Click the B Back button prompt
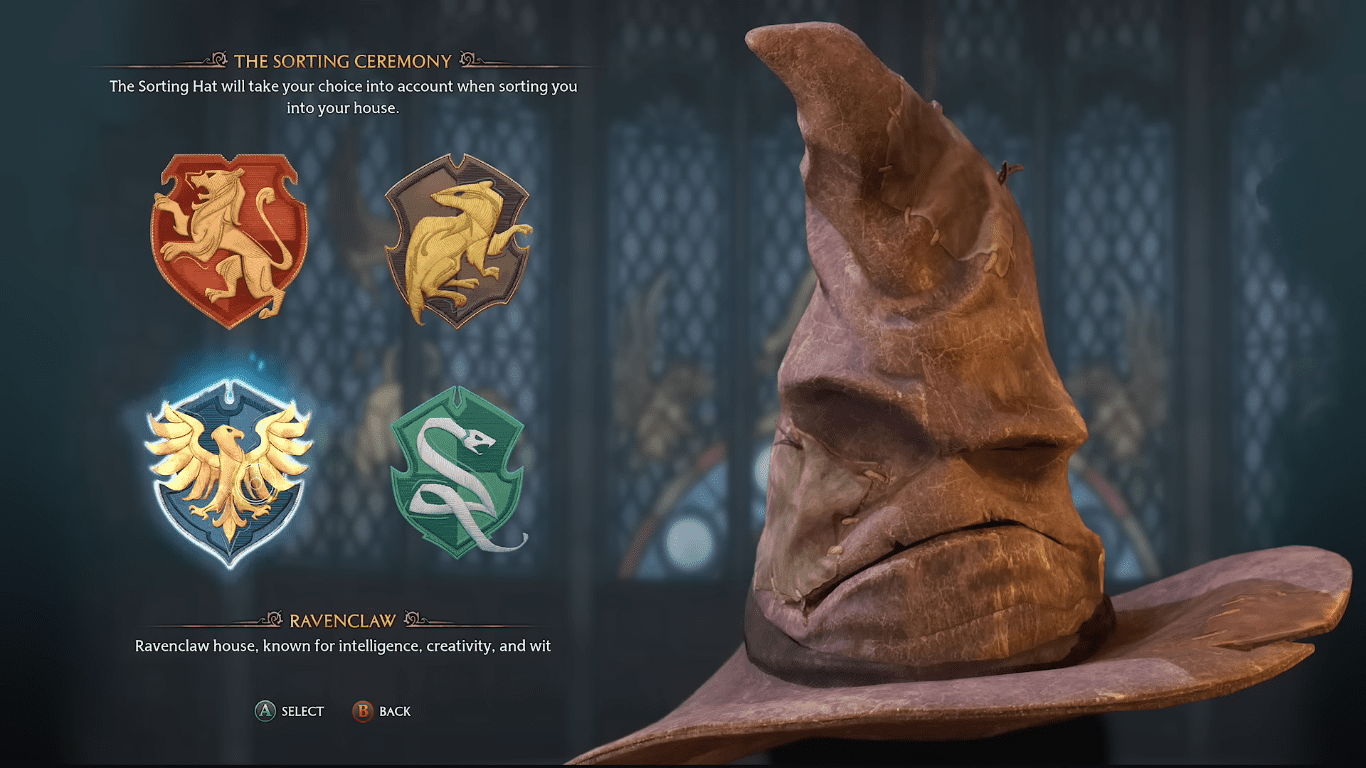This screenshot has width=1366, height=768. click(383, 711)
